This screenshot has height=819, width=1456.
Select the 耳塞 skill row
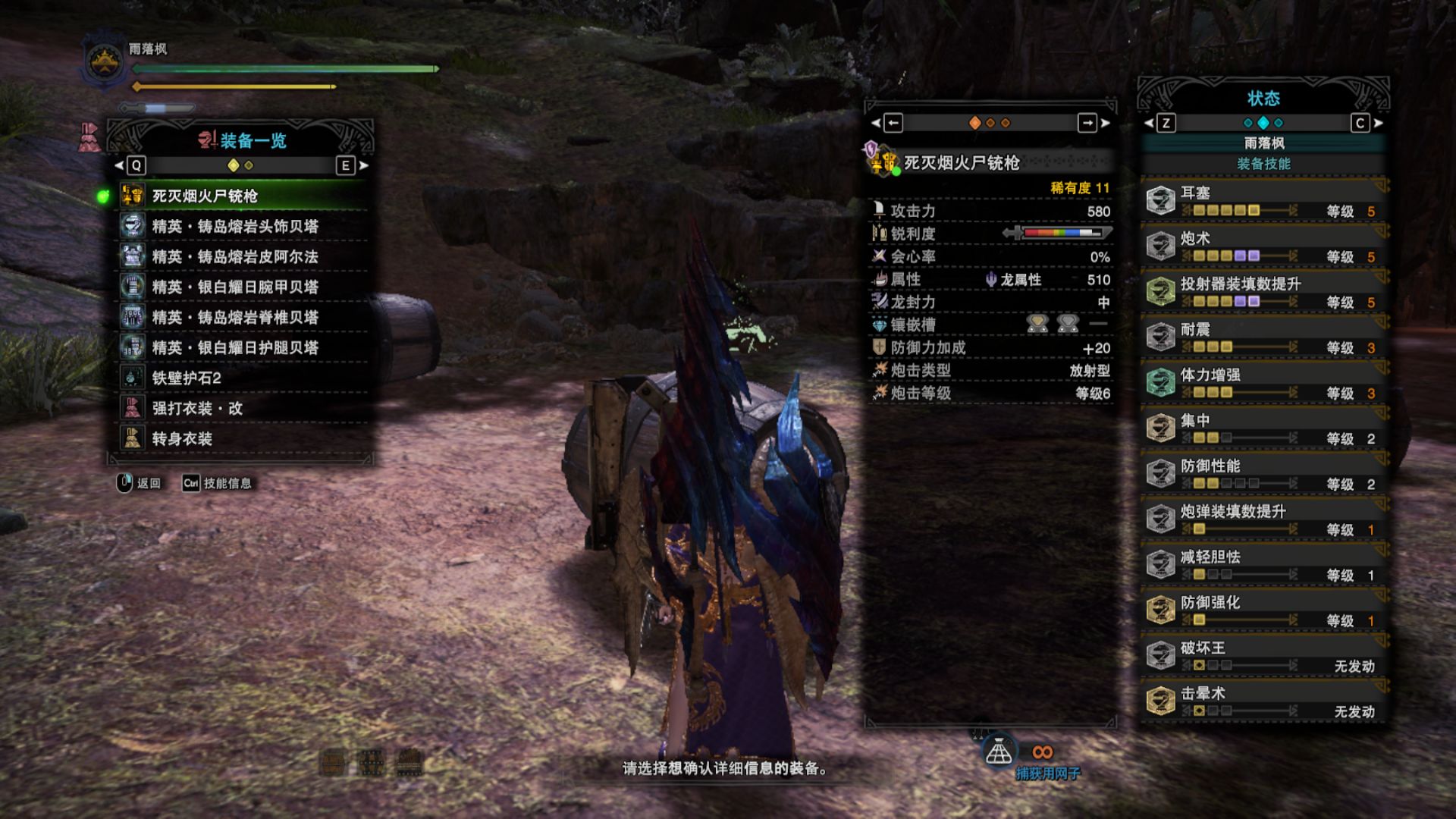(1263, 201)
